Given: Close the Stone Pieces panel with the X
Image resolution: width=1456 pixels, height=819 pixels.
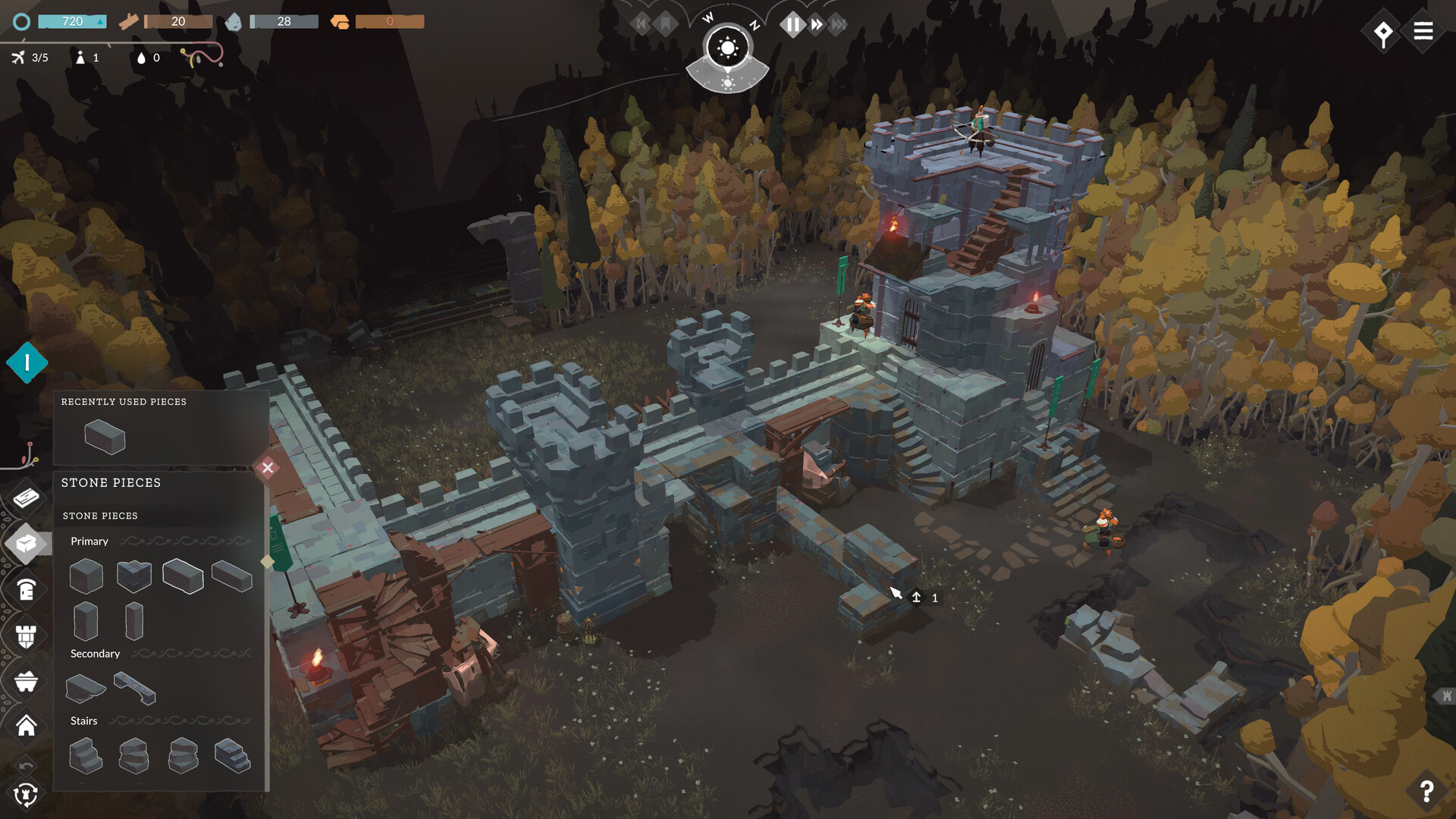Looking at the screenshot, I should (x=267, y=468).
